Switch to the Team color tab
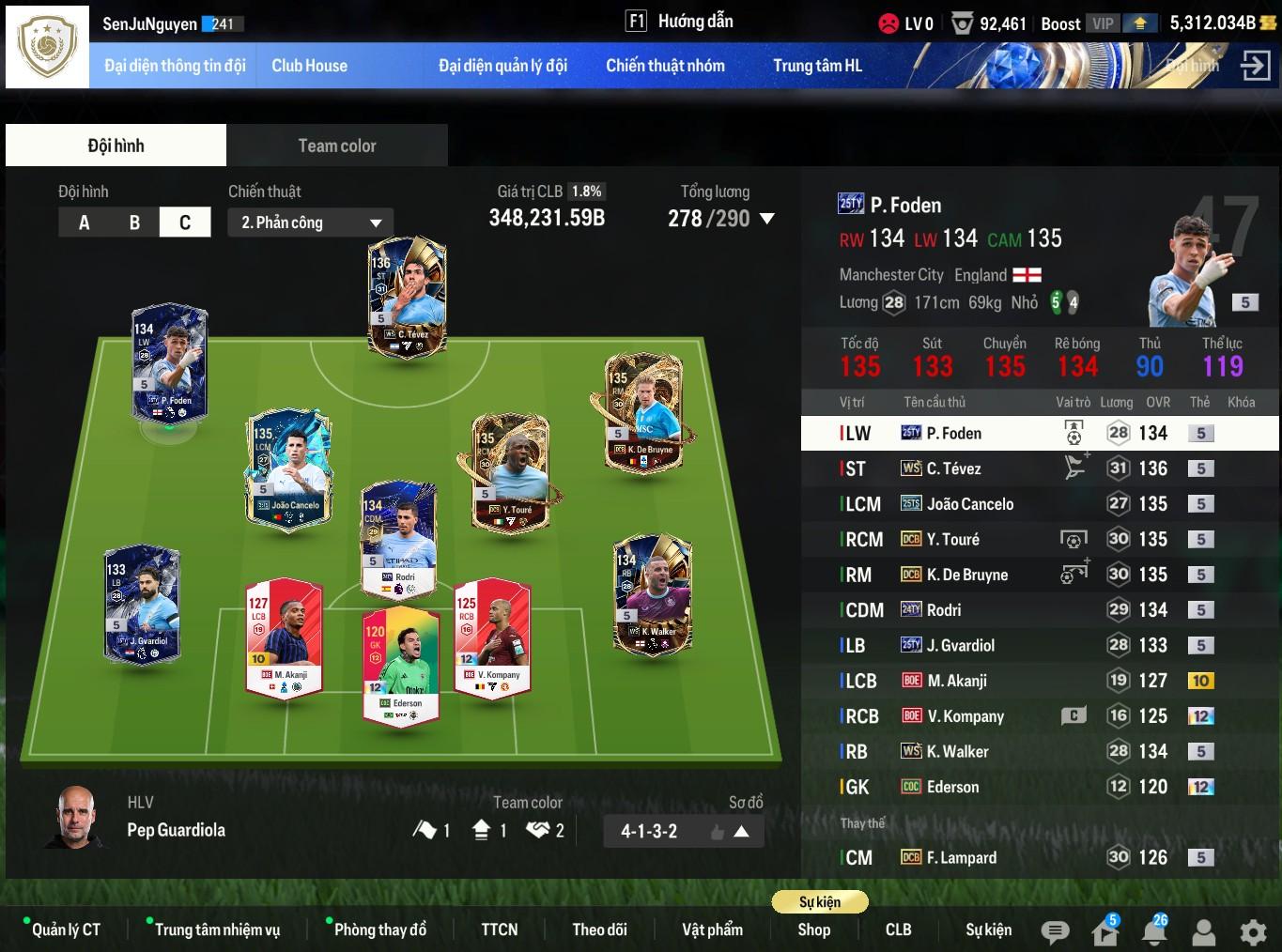Viewport: 1282px width, 952px height. [336, 146]
